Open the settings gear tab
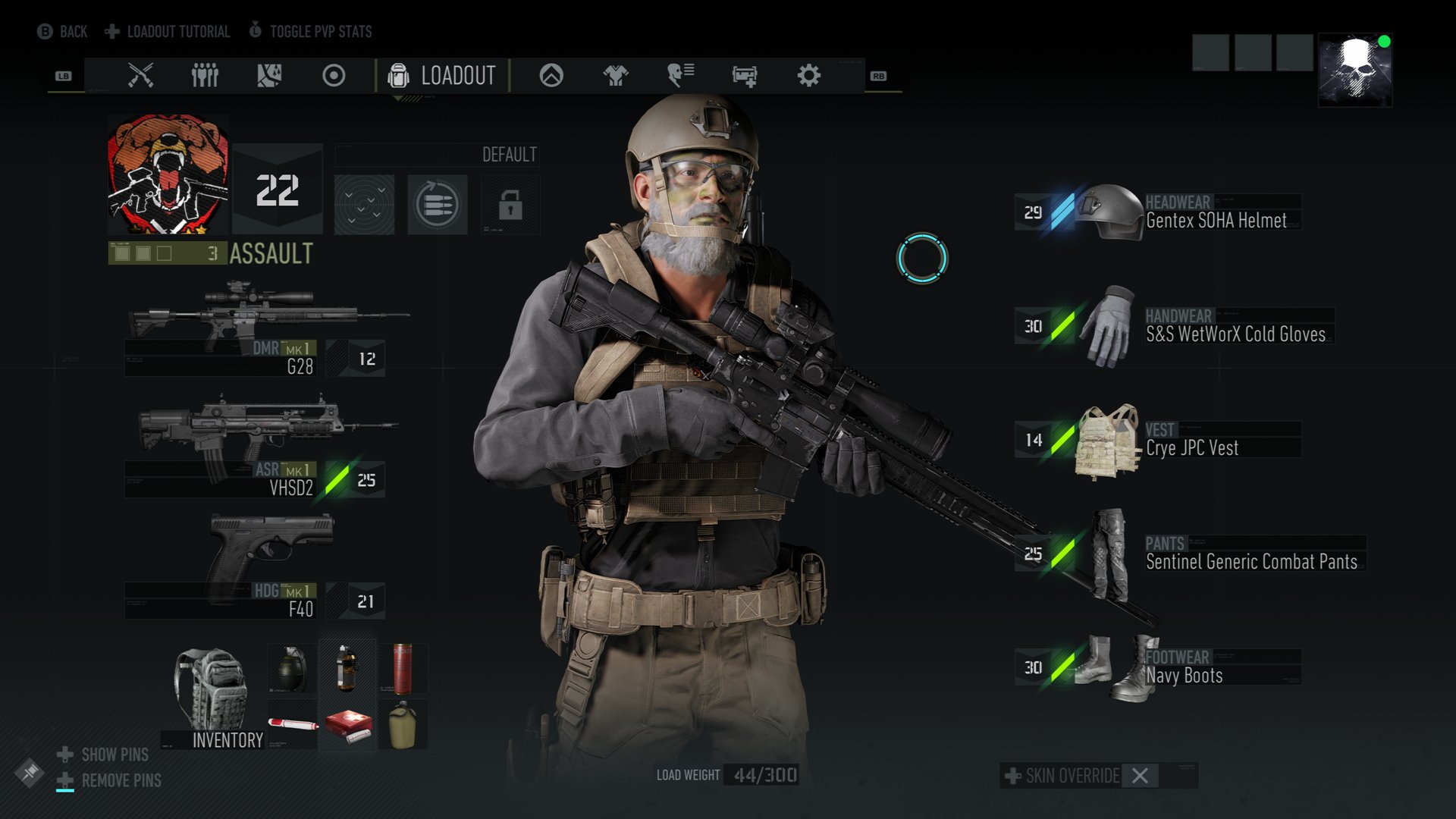The width and height of the screenshot is (1456, 819). pyautogui.click(x=808, y=76)
